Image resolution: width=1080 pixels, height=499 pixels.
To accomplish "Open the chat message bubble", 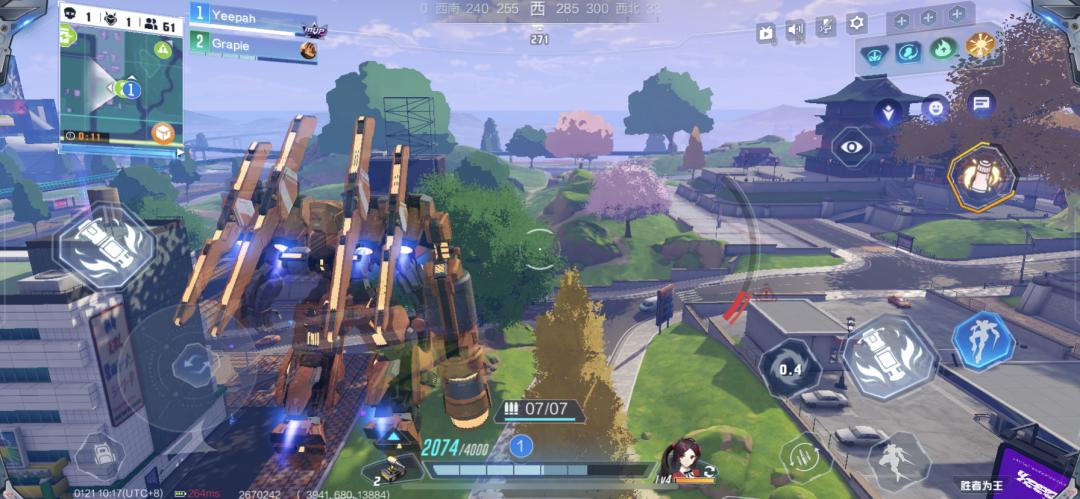I will pos(981,102).
